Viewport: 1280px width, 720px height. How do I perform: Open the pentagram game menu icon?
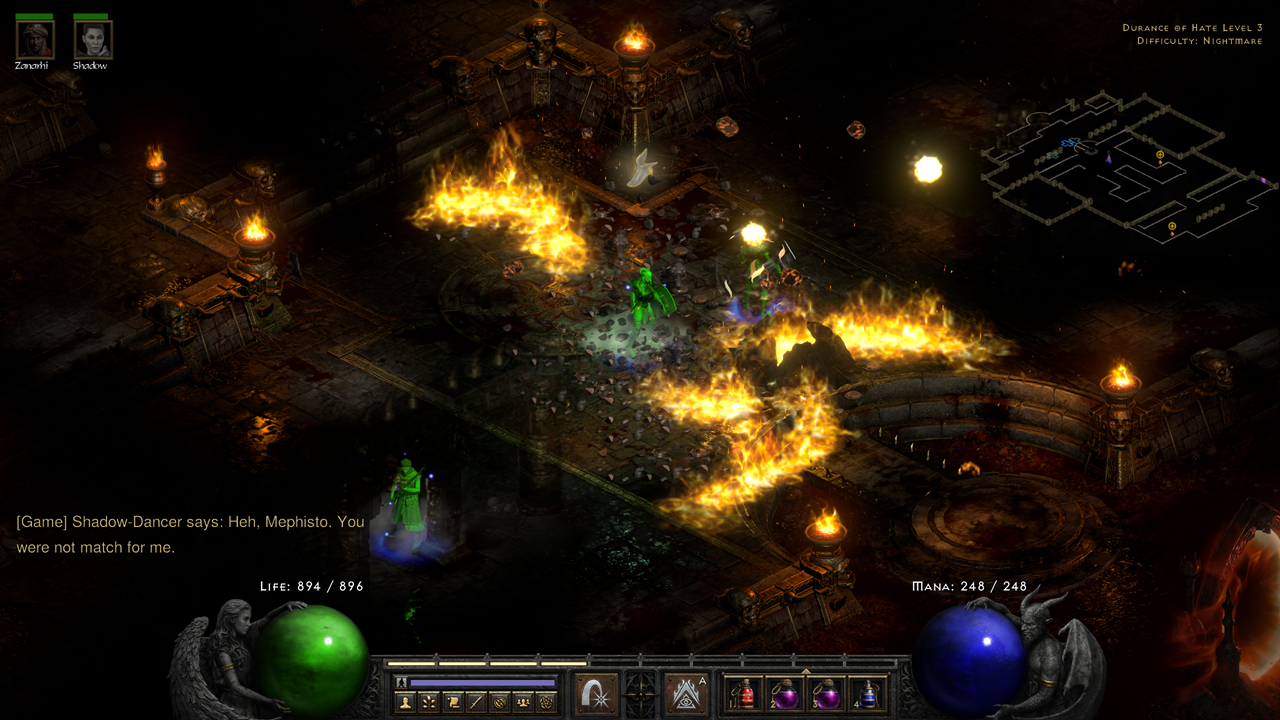click(546, 702)
